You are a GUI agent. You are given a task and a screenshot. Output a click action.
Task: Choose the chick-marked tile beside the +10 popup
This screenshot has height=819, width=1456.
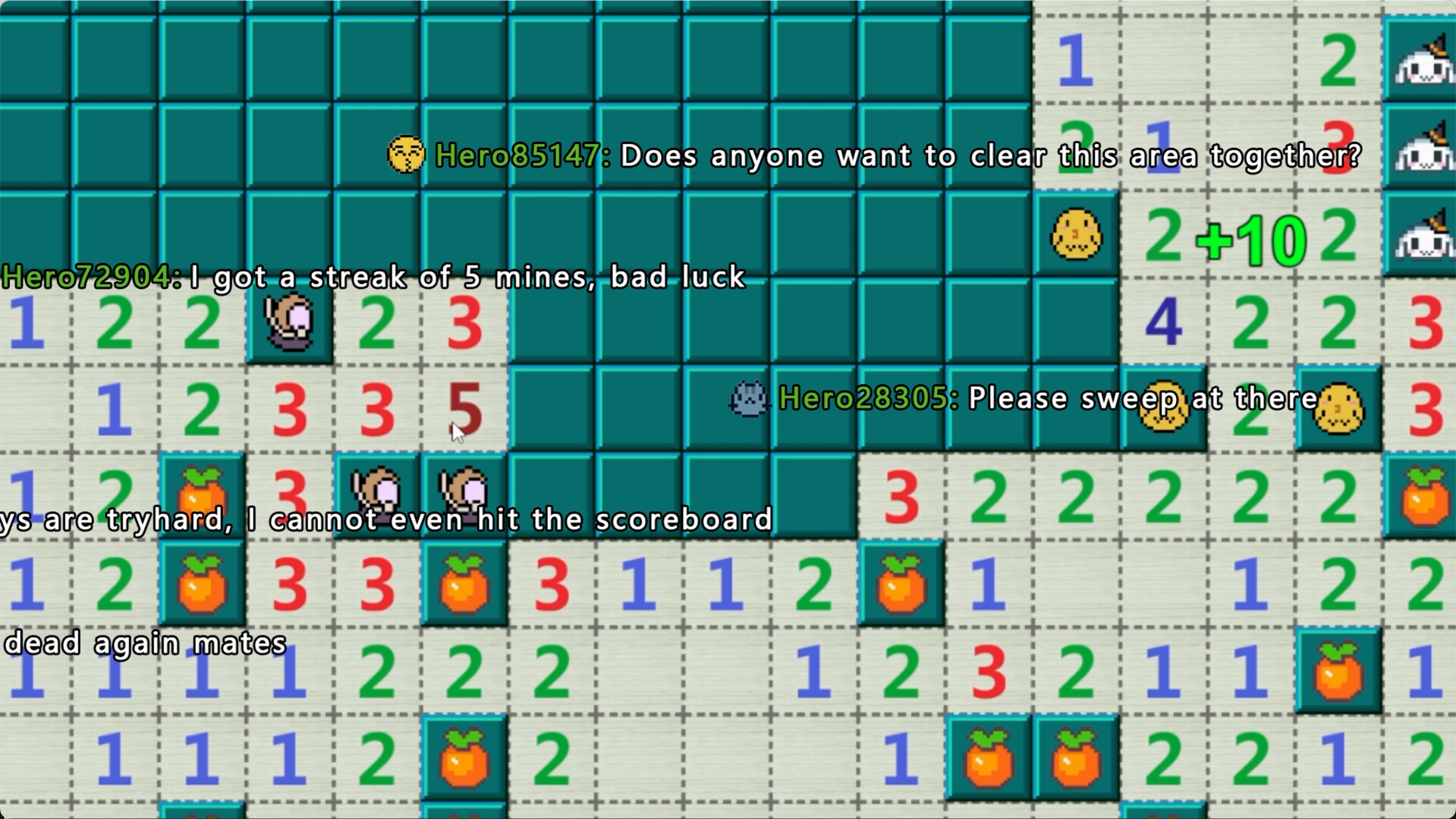pyautogui.click(x=1075, y=235)
